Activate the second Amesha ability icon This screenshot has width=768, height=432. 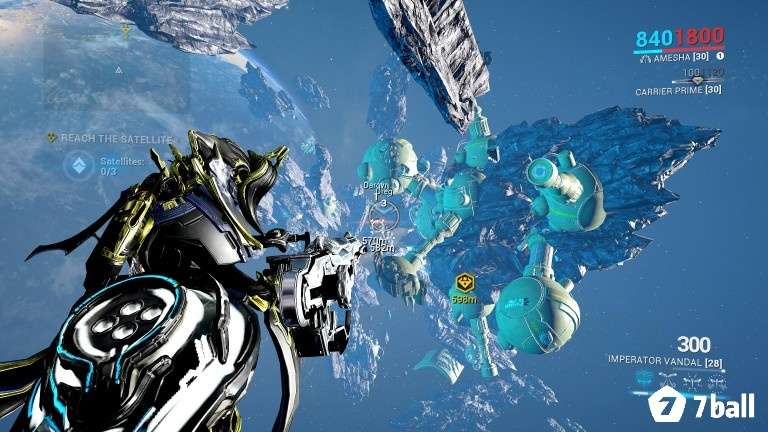[x=670, y=379]
